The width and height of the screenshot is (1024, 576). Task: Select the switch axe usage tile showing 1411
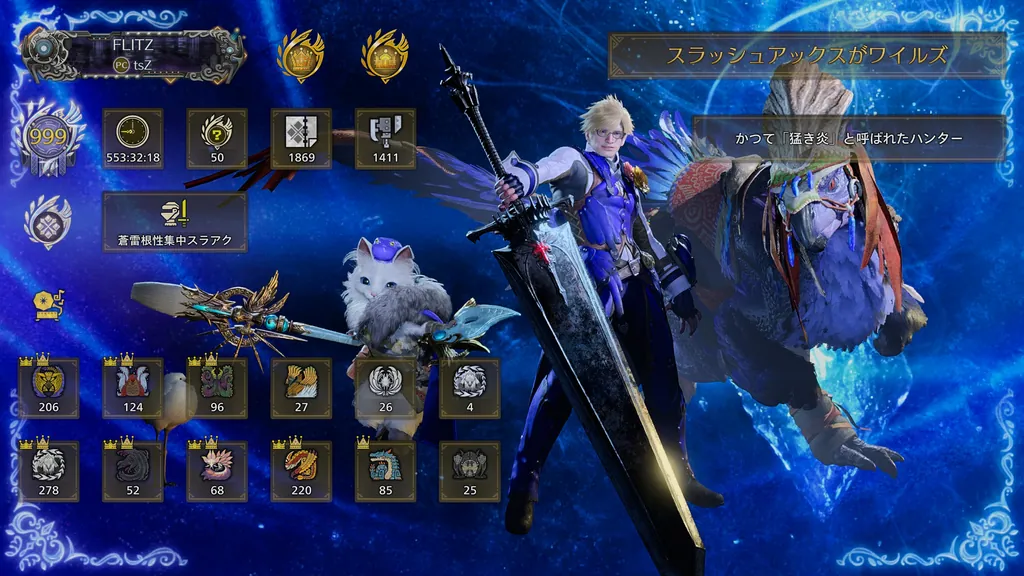[385, 138]
